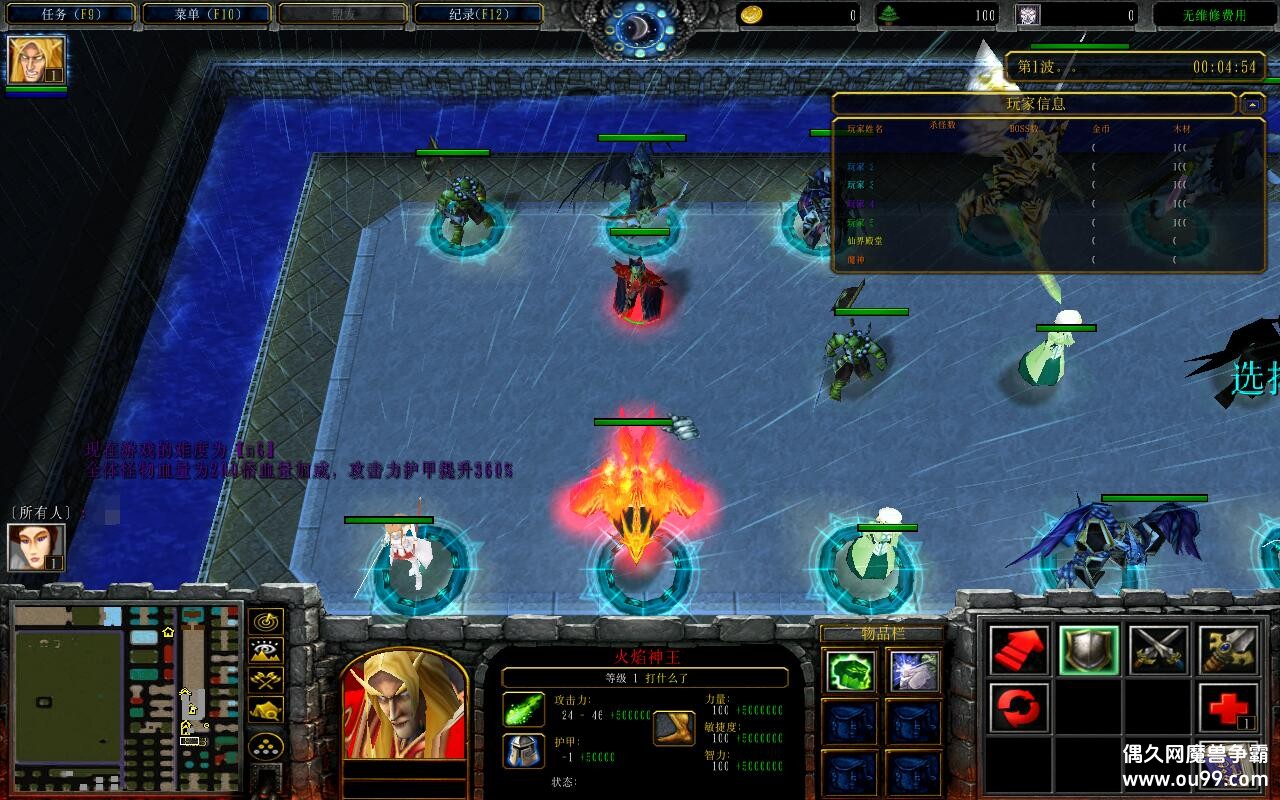Click the blond hero portrait in the bottom panel
Image resolution: width=1280 pixels, height=800 pixels.
click(404, 703)
